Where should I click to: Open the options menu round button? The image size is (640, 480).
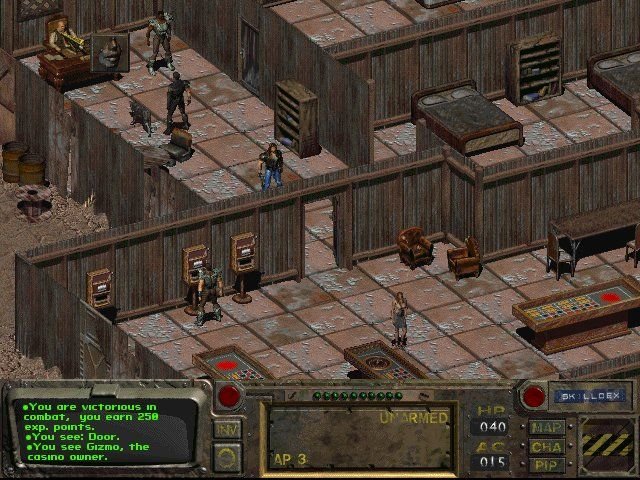(227, 457)
